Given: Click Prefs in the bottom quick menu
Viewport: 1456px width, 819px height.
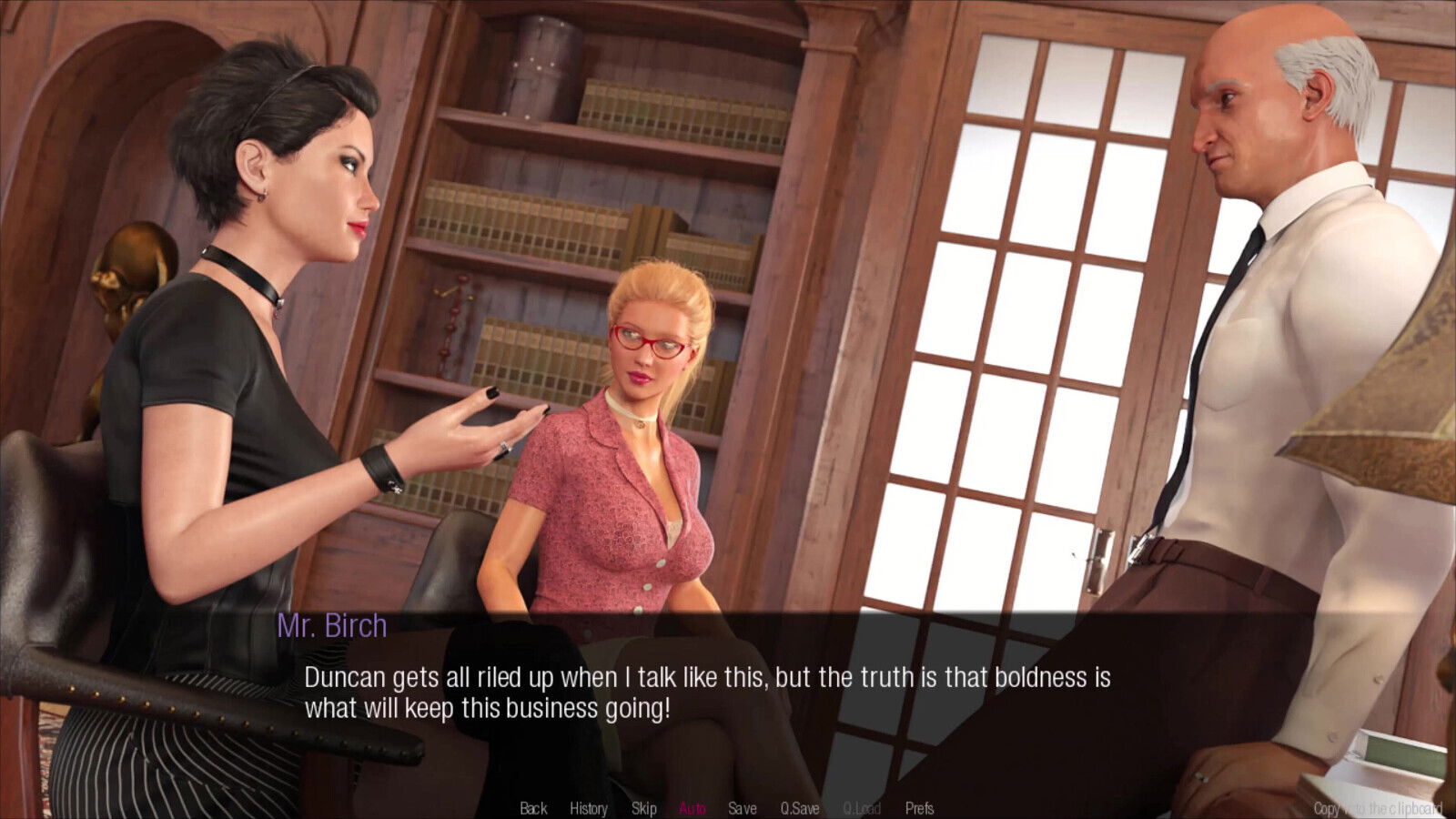Looking at the screenshot, I should click(917, 808).
